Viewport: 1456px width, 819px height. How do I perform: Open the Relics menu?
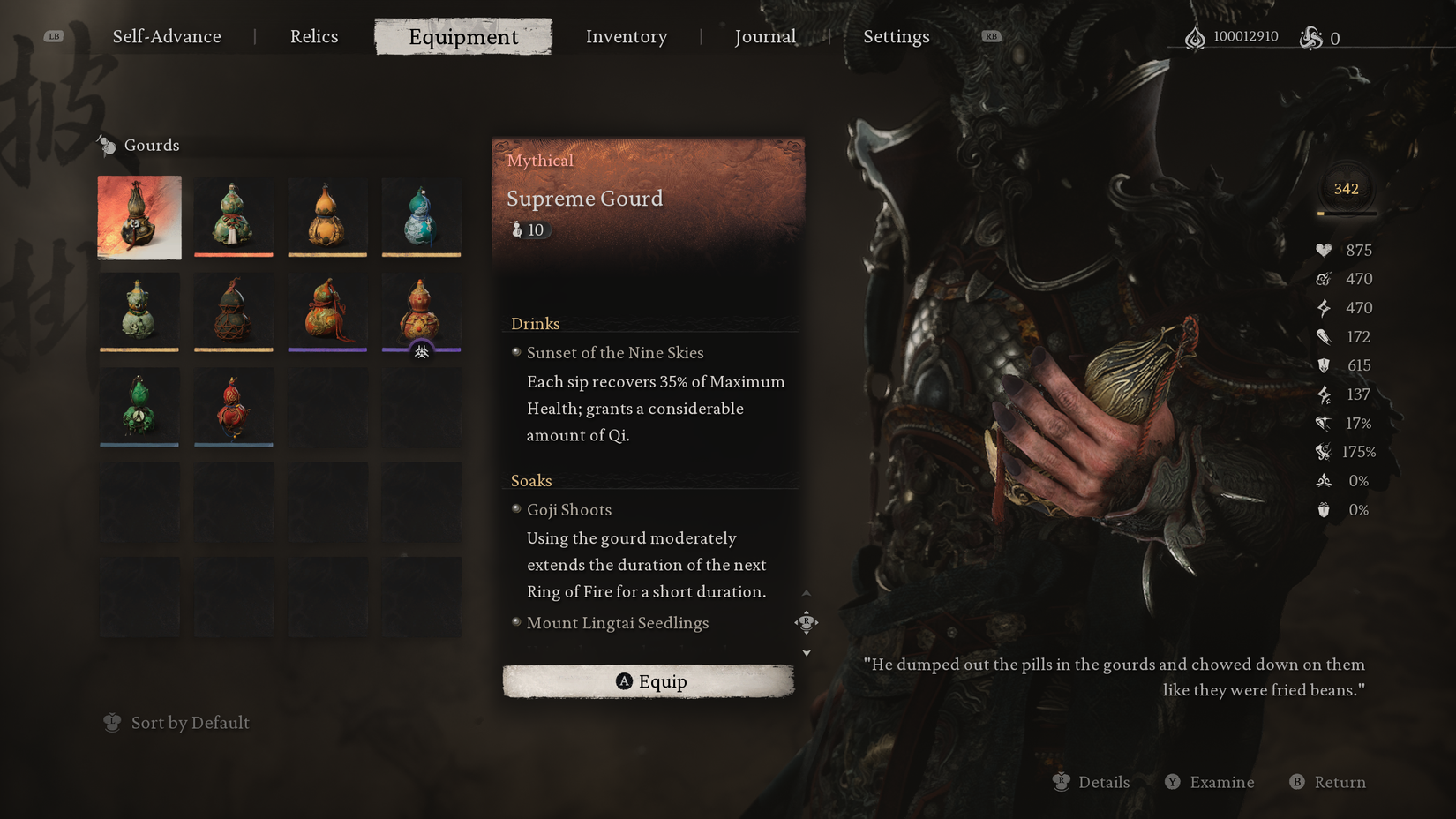point(314,36)
